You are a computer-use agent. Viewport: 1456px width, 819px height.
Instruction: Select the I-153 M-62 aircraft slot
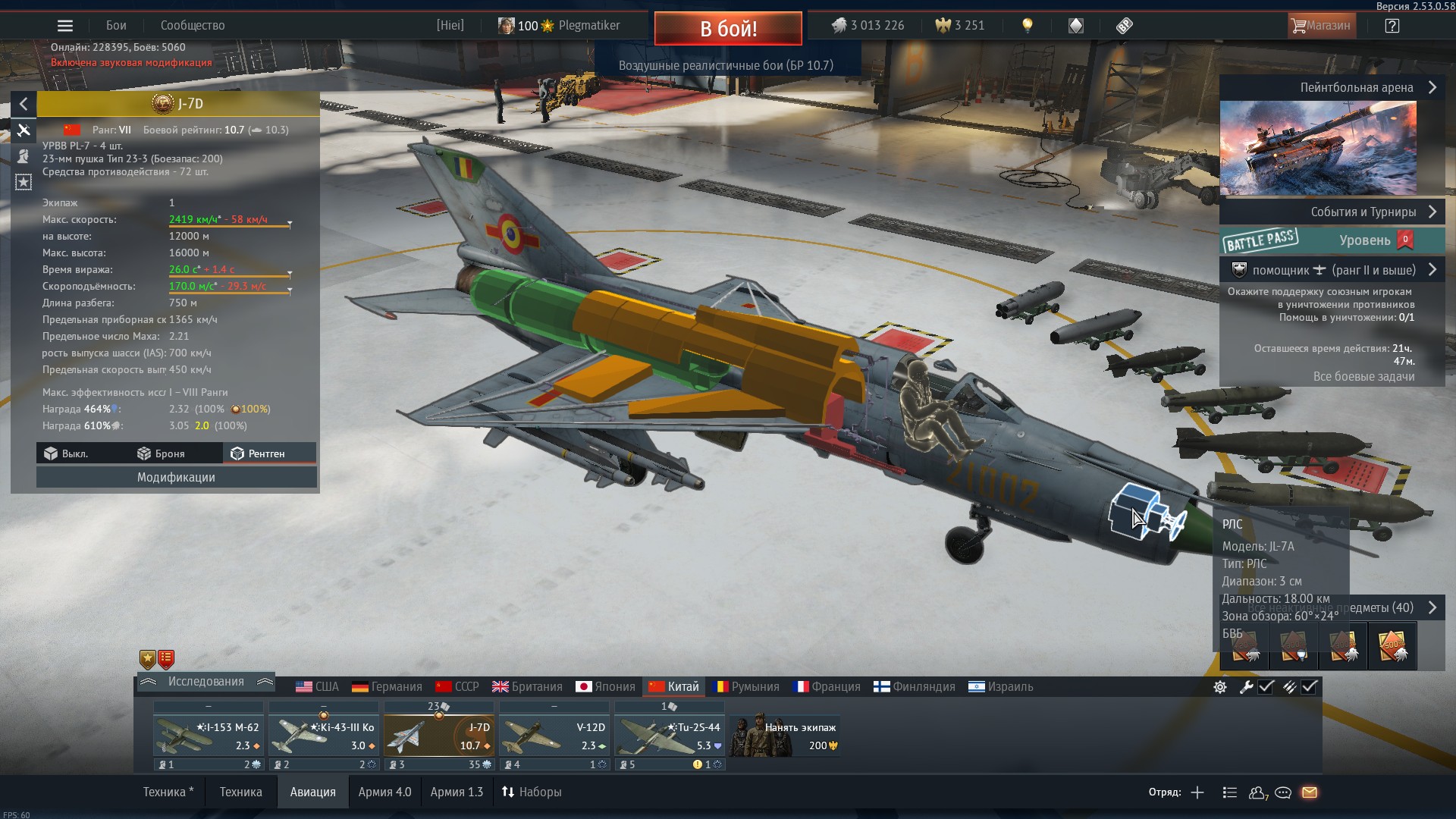(x=209, y=736)
